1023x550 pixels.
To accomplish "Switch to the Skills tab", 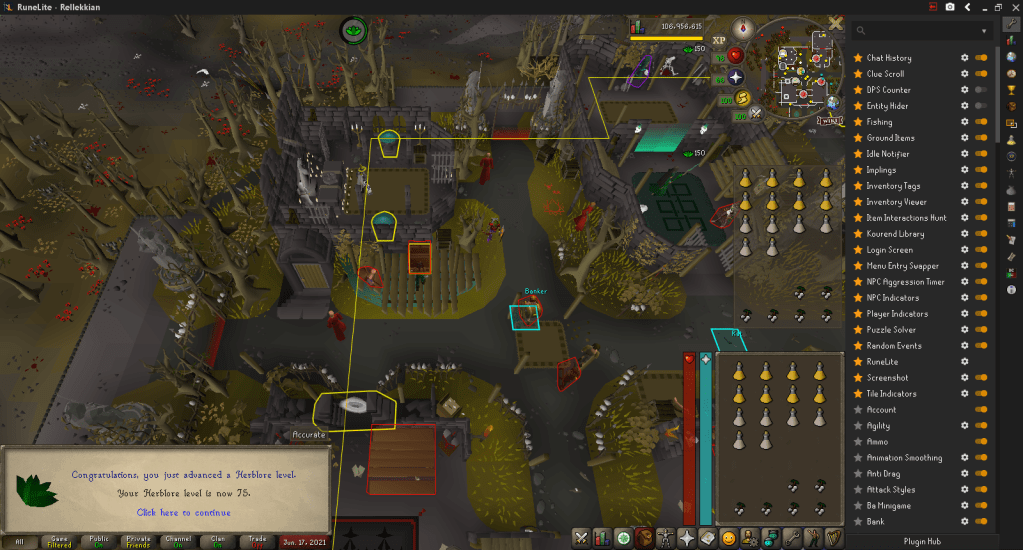I will click(601, 538).
